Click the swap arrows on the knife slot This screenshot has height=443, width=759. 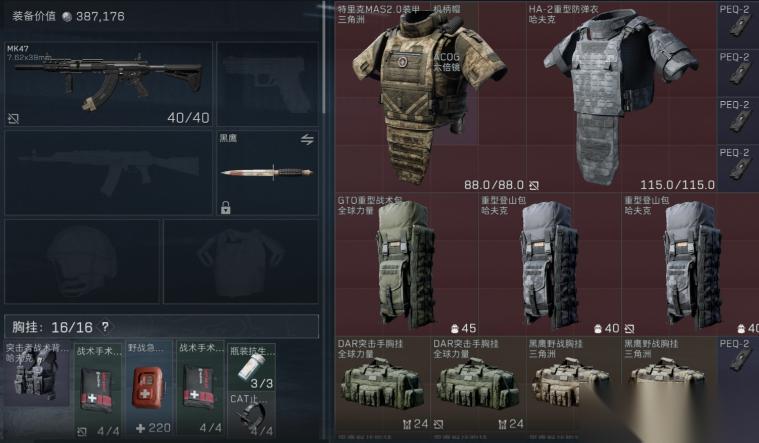(x=307, y=140)
